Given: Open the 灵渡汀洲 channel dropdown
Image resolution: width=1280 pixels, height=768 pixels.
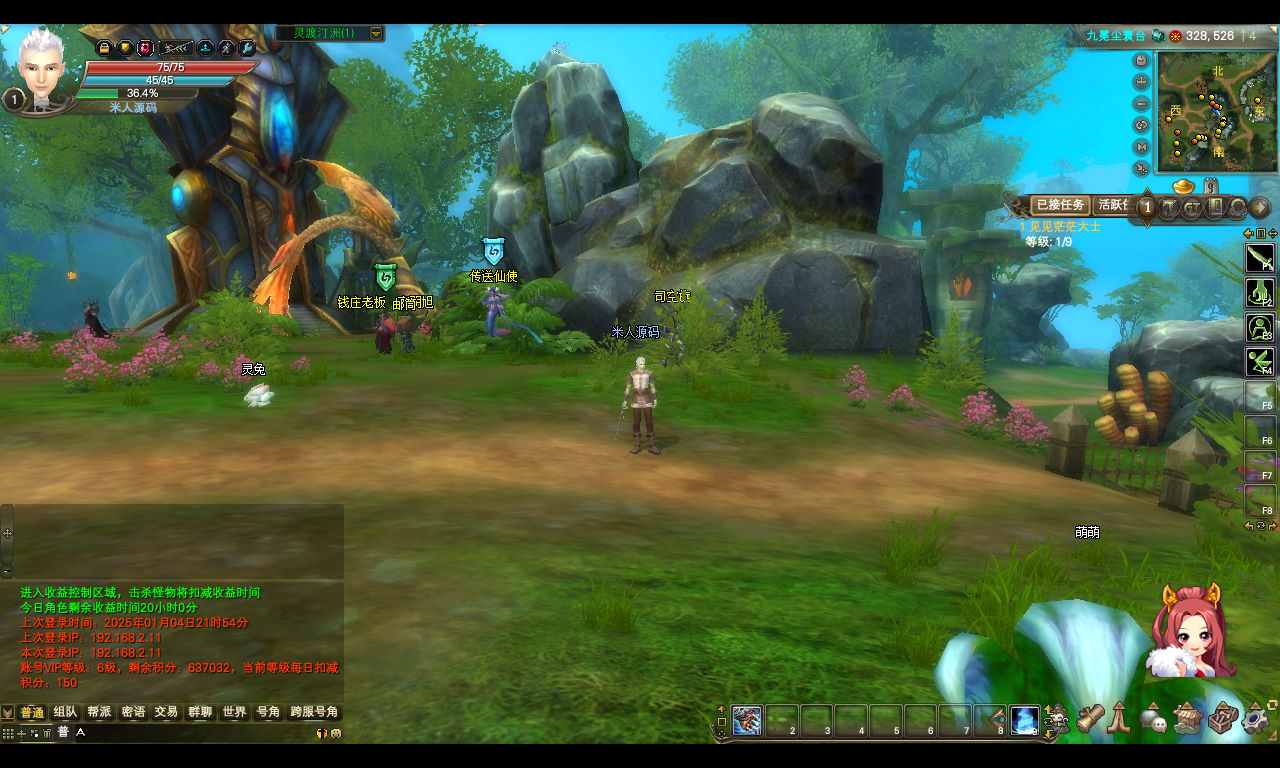Looking at the screenshot, I should click(376, 33).
